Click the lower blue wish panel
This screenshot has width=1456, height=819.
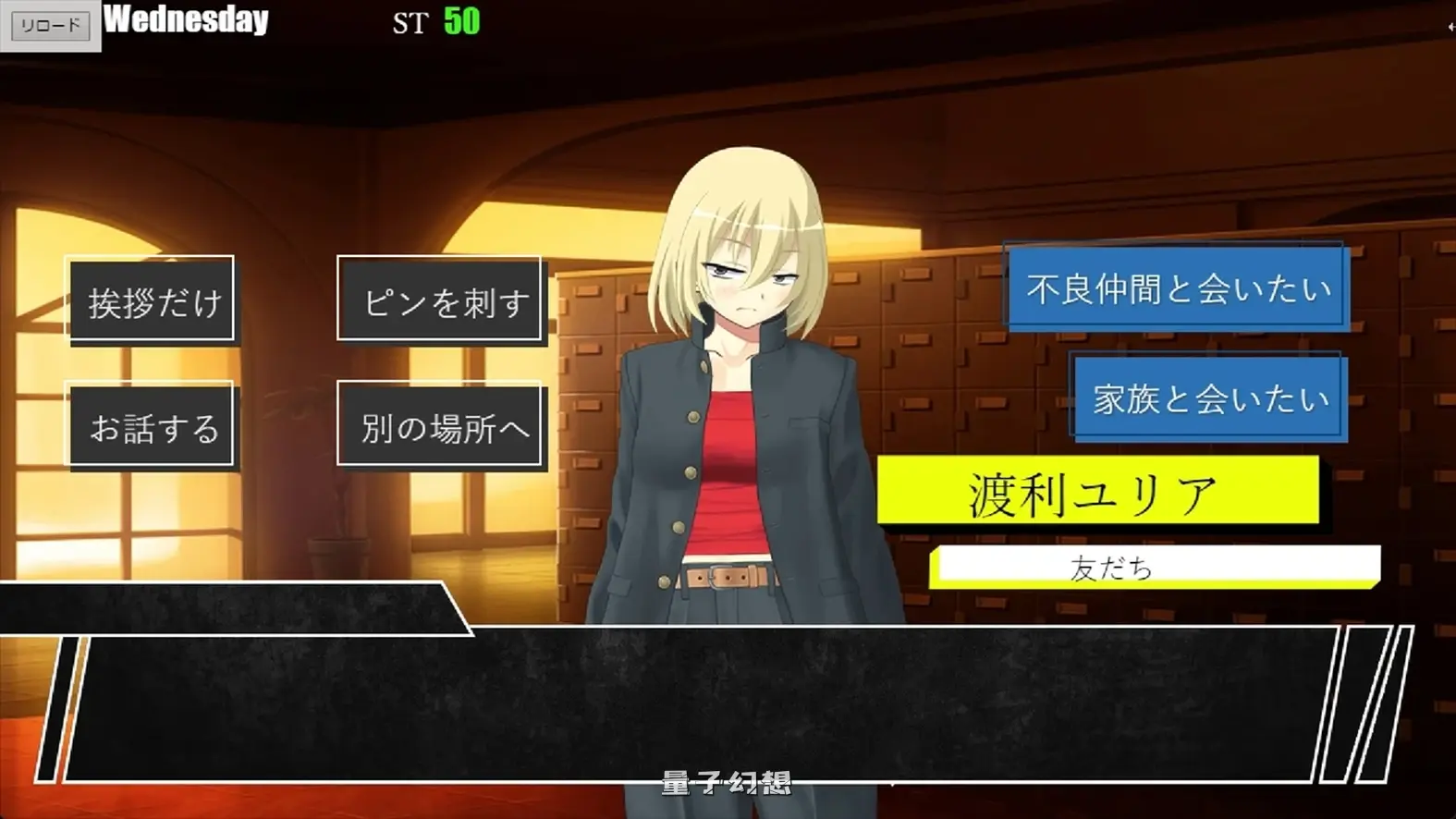tap(1208, 398)
